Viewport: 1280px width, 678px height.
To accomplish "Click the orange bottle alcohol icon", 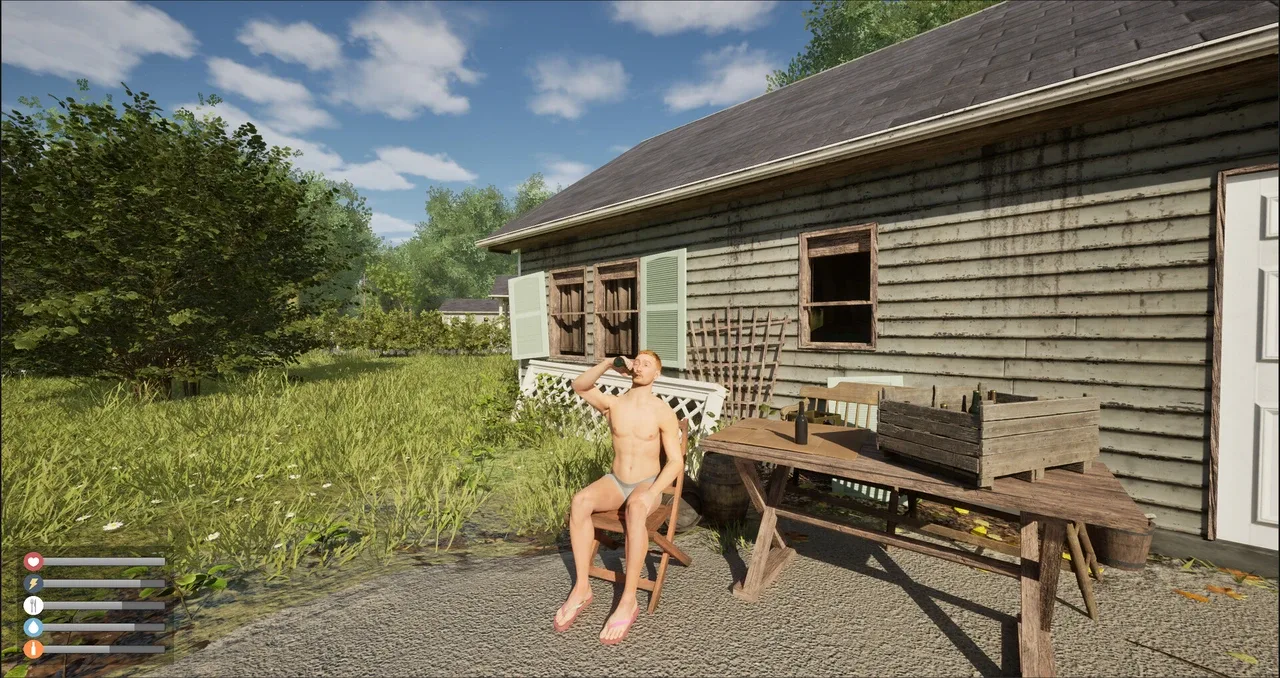I will 33,649.
